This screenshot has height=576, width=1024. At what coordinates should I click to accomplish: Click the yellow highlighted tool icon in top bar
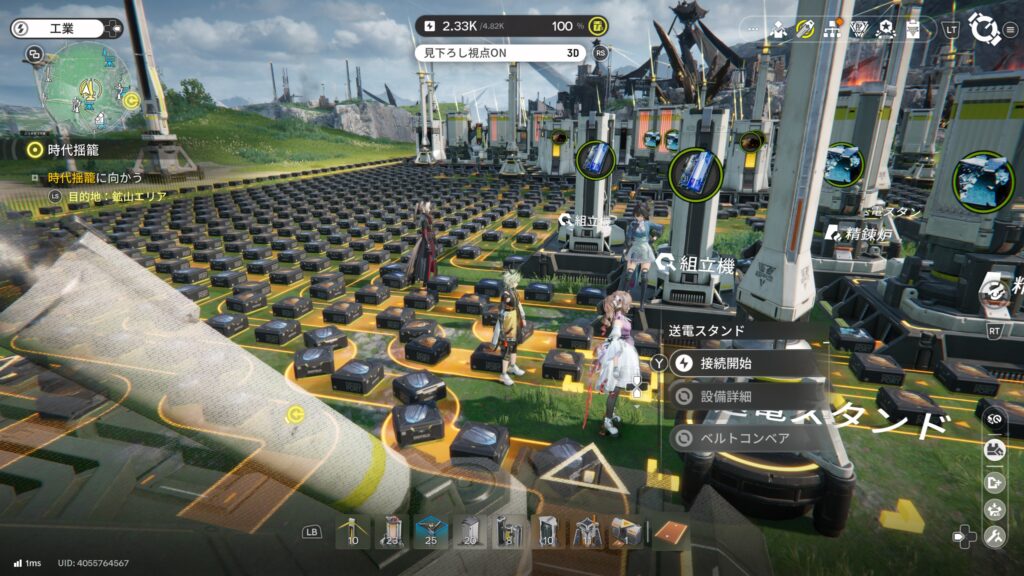pos(805,29)
